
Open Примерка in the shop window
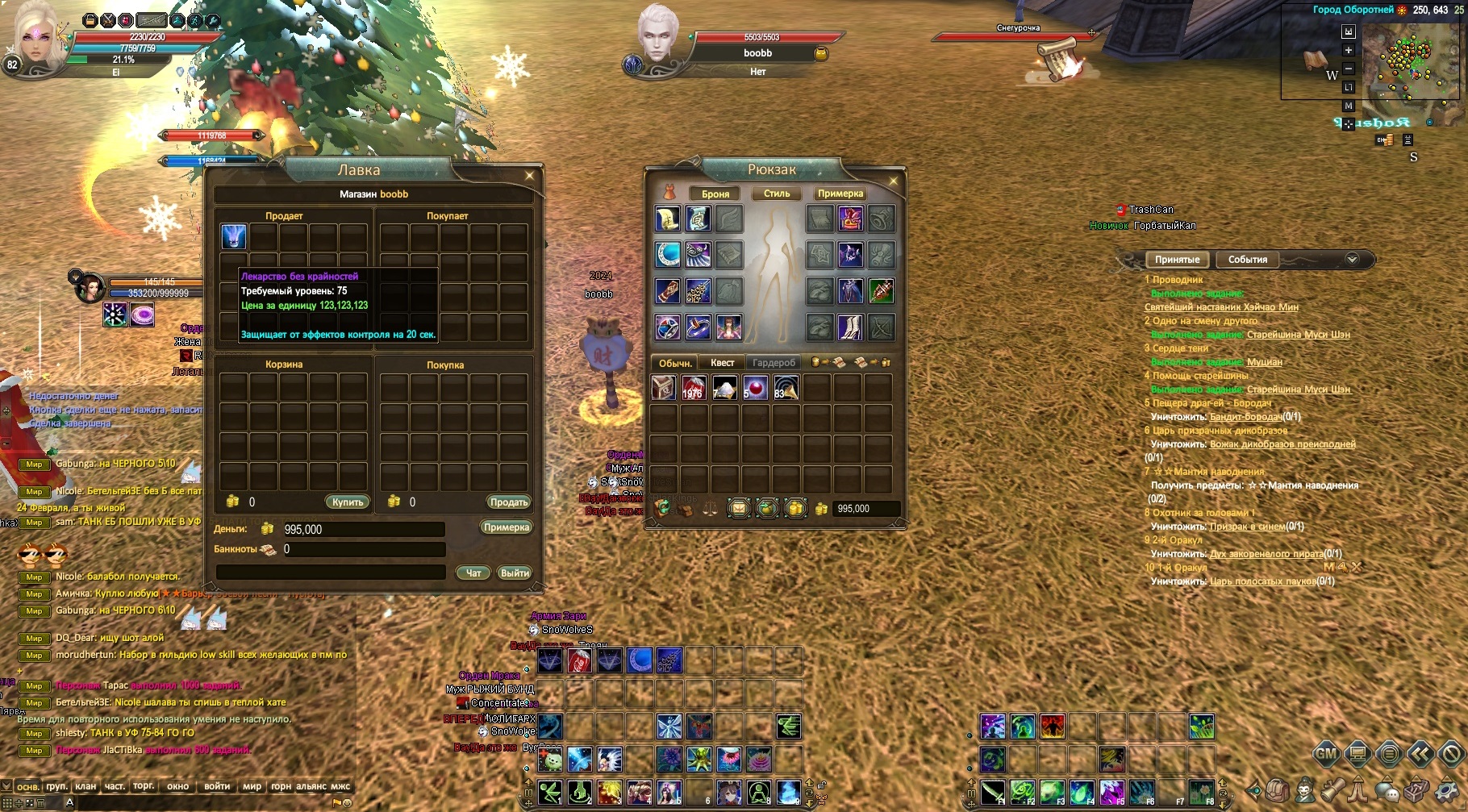tap(506, 527)
